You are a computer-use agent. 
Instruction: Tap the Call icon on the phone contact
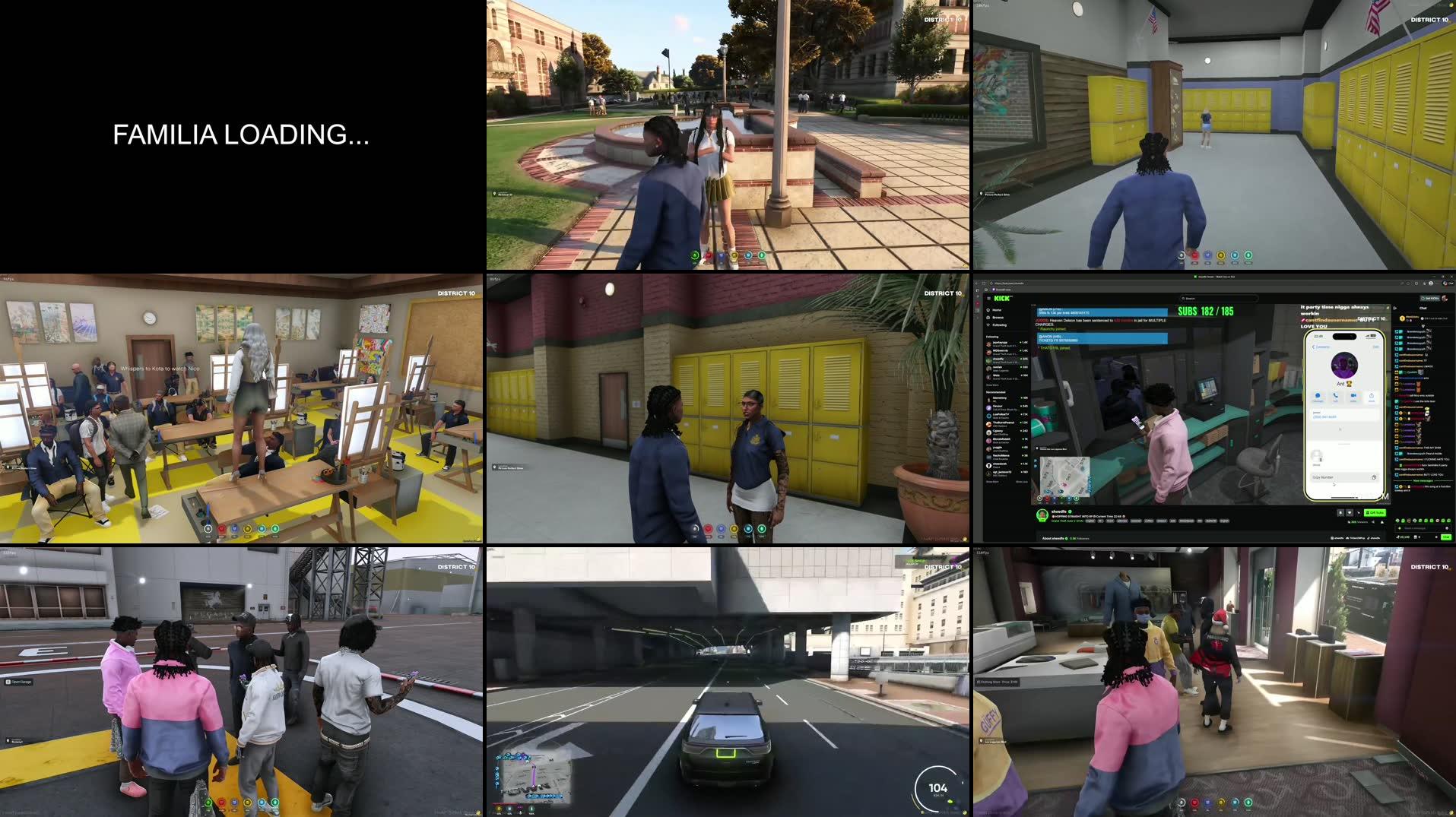click(1336, 397)
